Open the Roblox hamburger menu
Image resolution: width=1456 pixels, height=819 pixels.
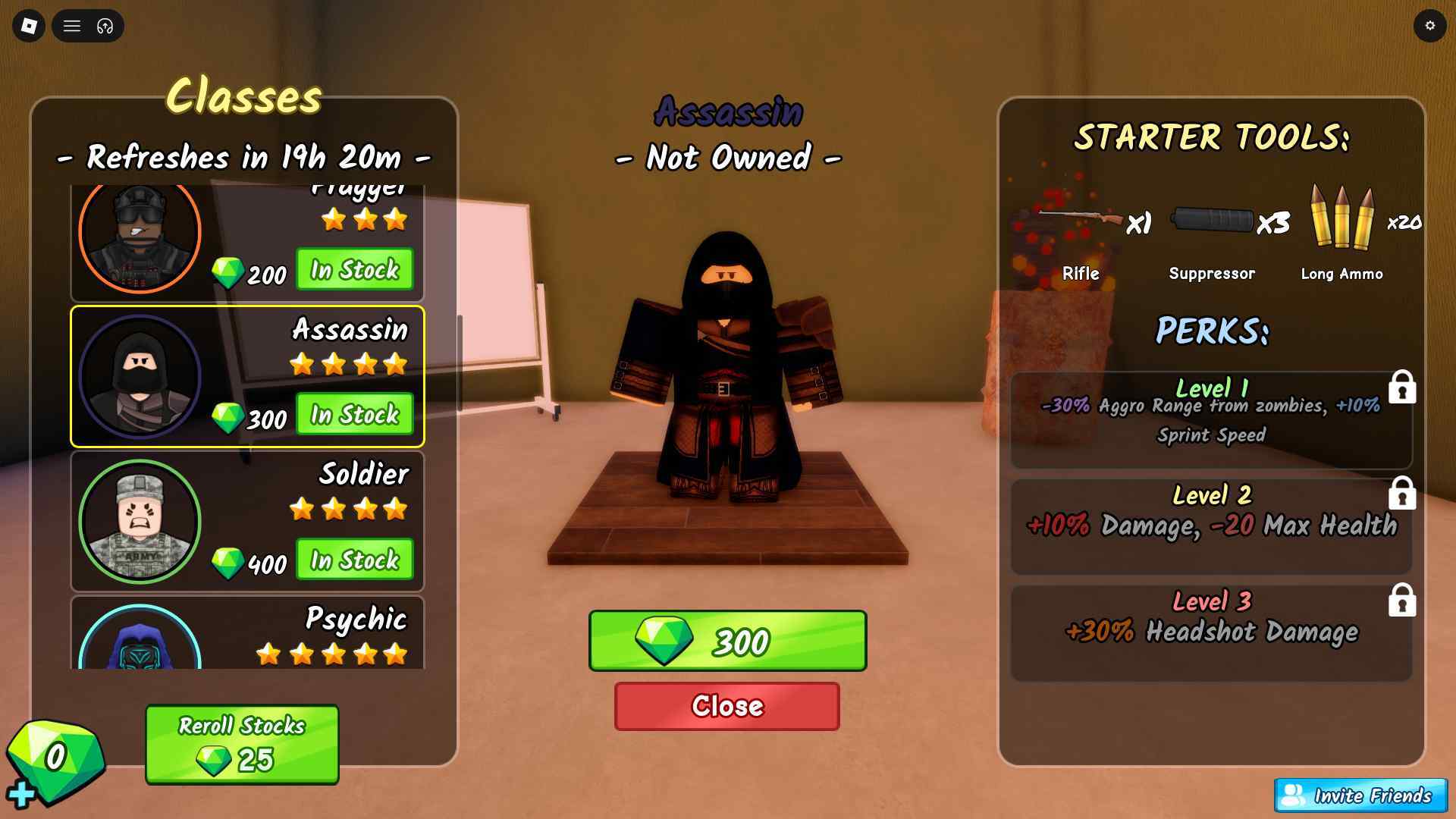pyautogui.click(x=72, y=26)
